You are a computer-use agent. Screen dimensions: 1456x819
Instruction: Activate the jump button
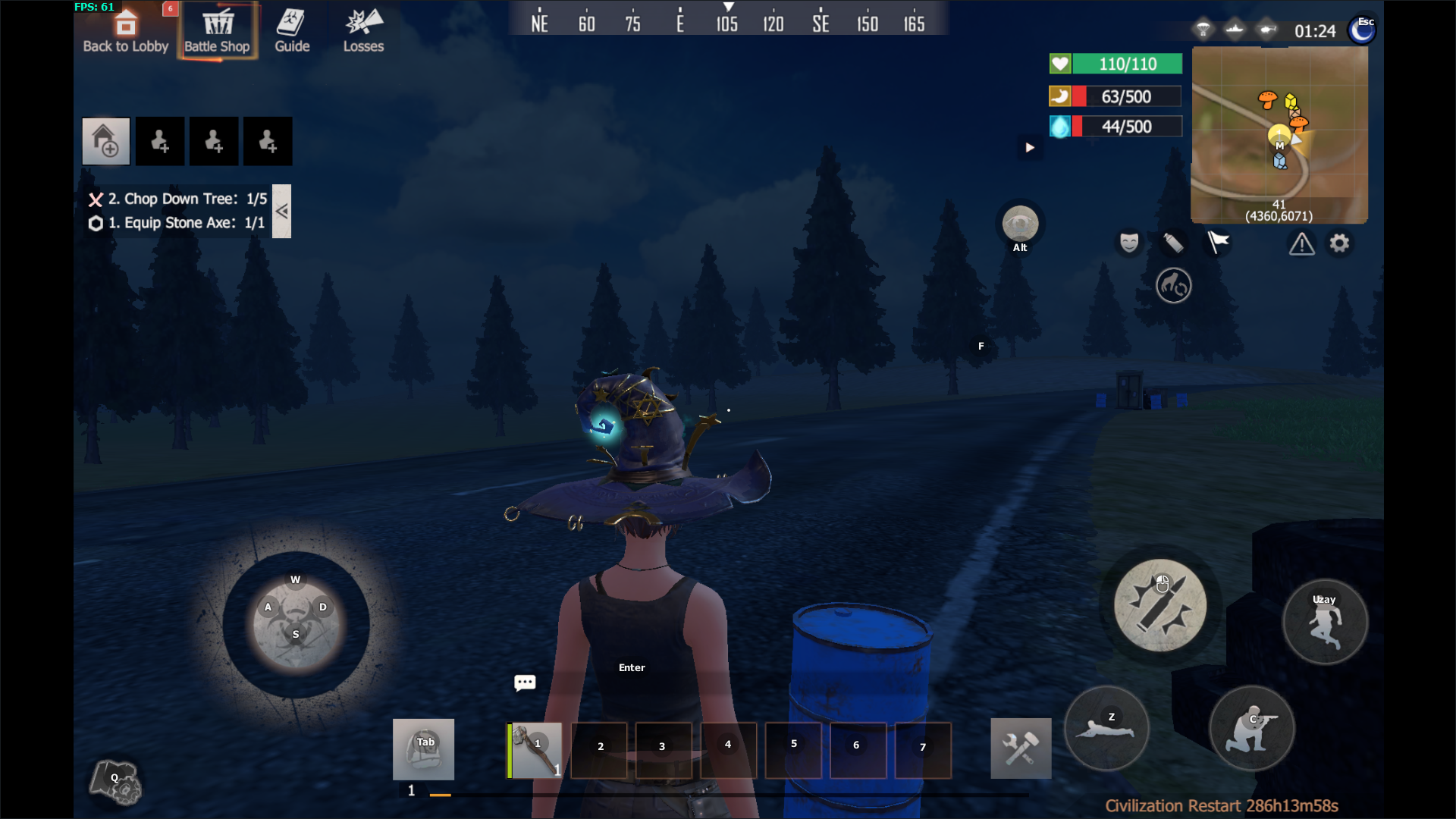pos(1325,622)
